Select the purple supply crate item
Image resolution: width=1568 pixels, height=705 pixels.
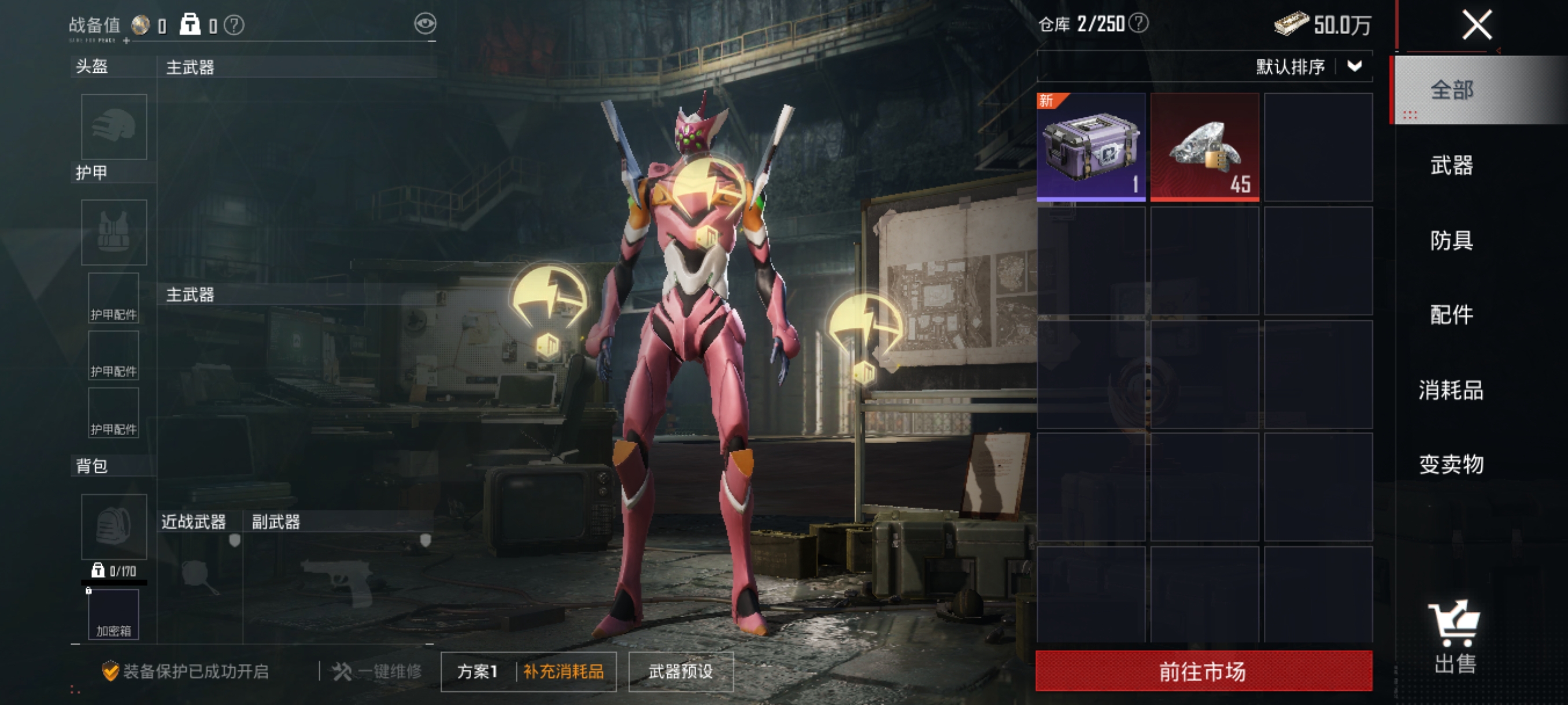click(1091, 147)
